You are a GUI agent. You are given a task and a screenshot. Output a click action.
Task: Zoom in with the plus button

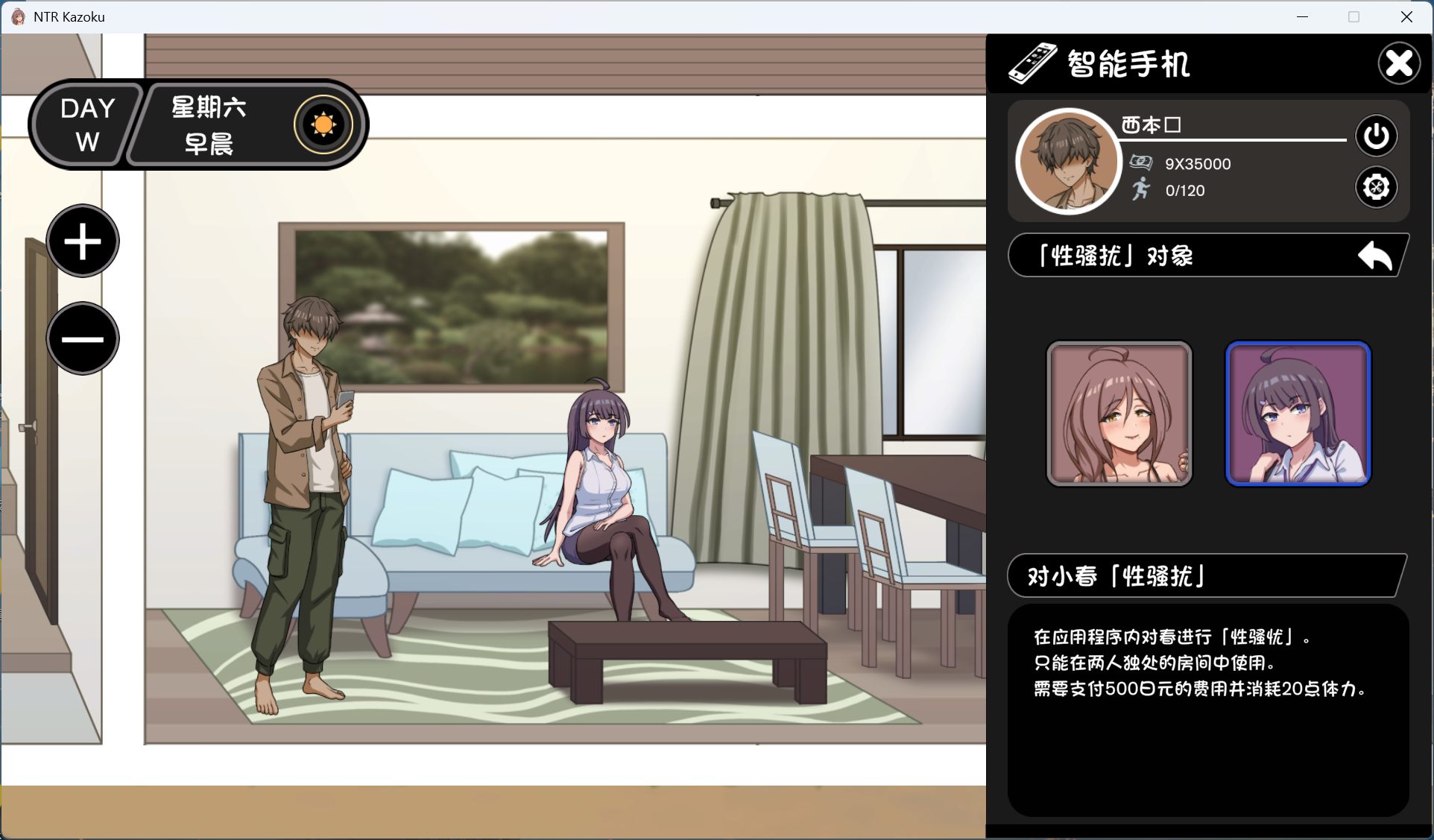pos(83,241)
